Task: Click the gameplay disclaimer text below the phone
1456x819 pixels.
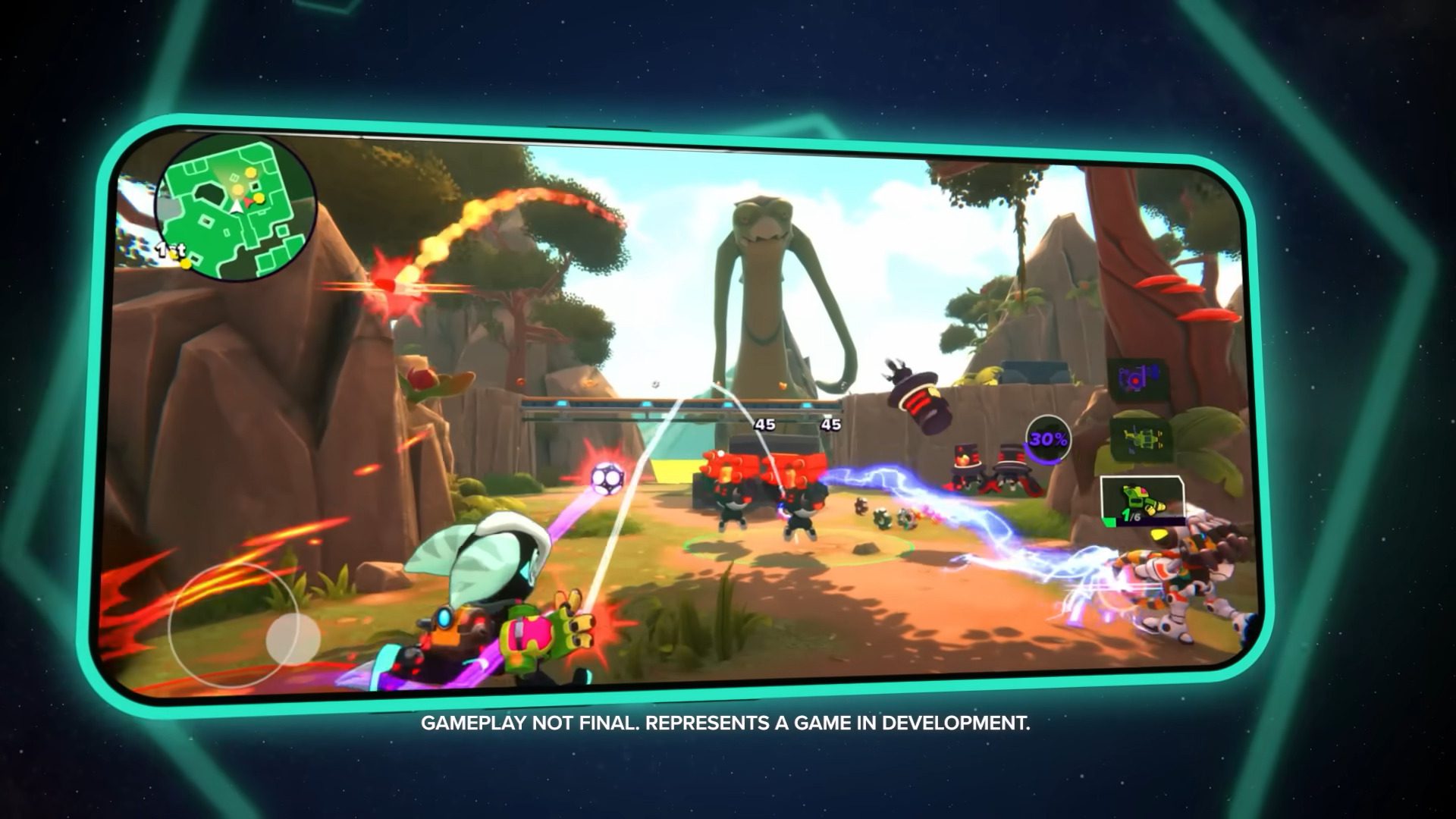Action: pos(726,724)
